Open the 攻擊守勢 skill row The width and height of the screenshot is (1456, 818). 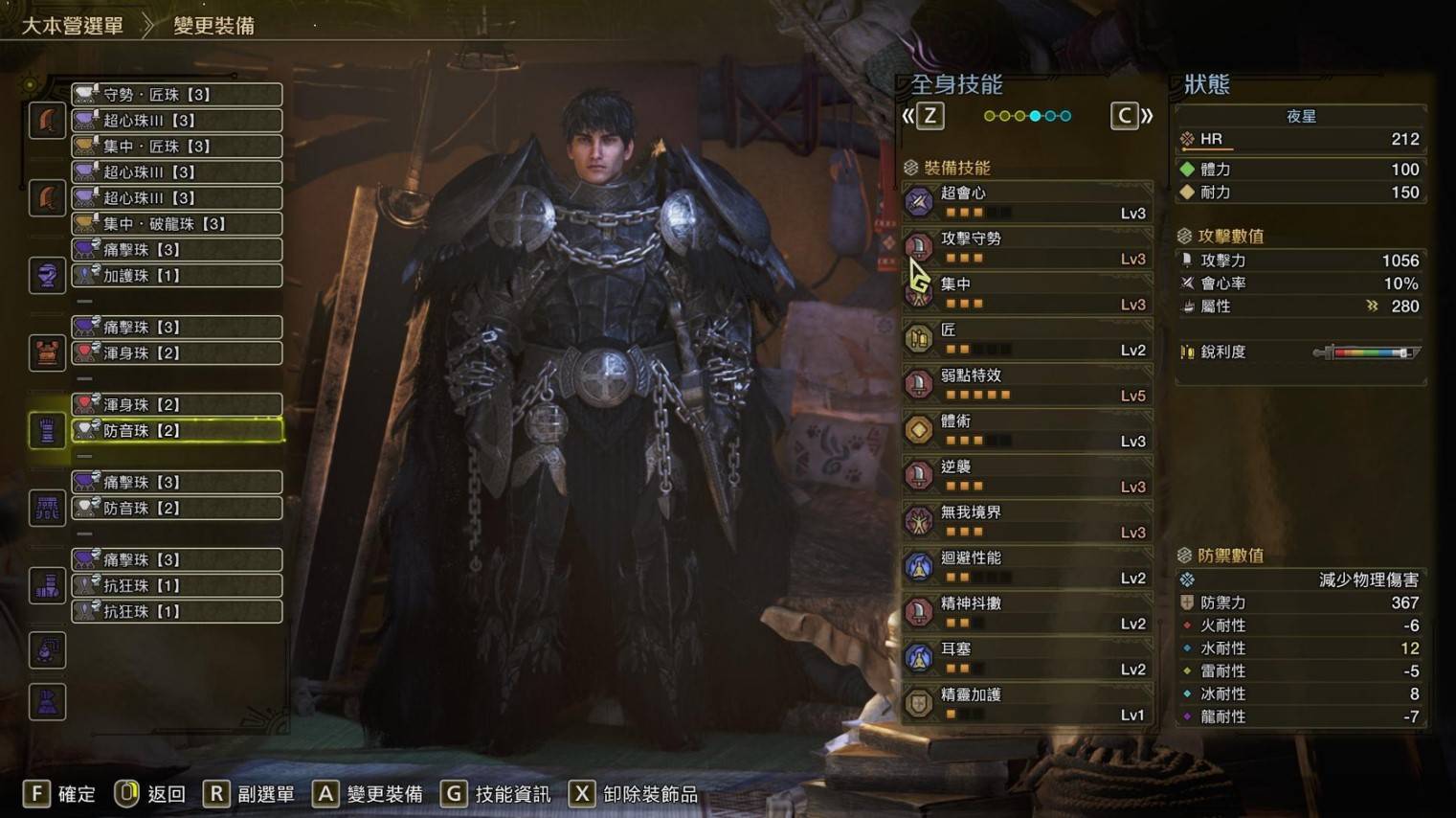[1027, 248]
